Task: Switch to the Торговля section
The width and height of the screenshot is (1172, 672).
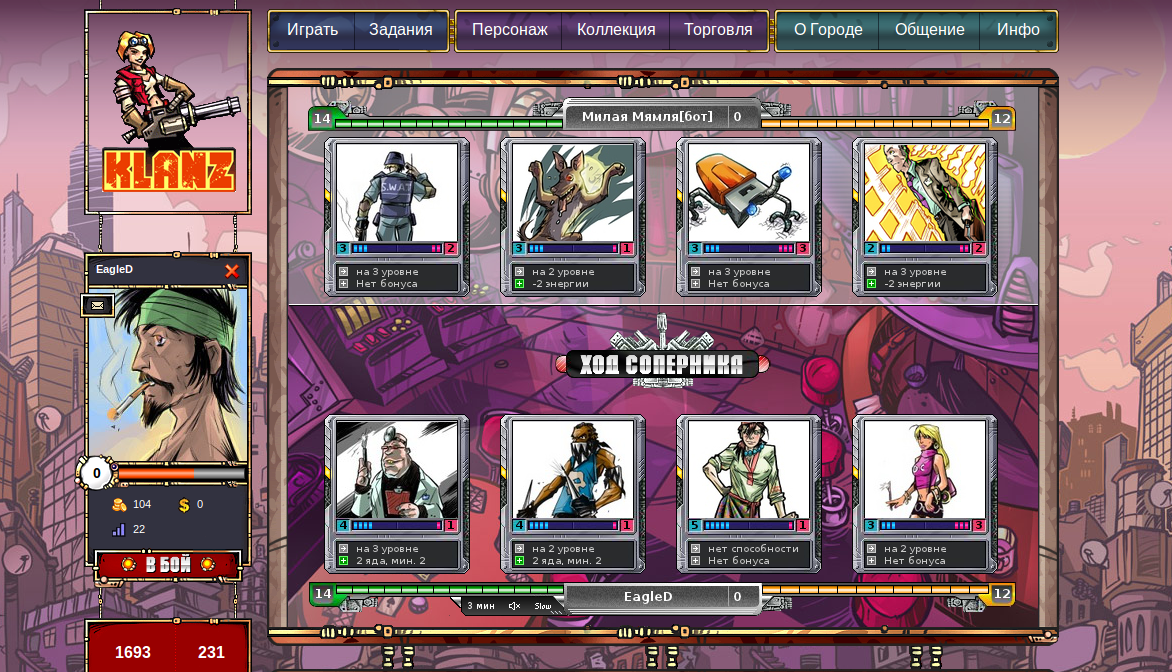Action: (718, 30)
